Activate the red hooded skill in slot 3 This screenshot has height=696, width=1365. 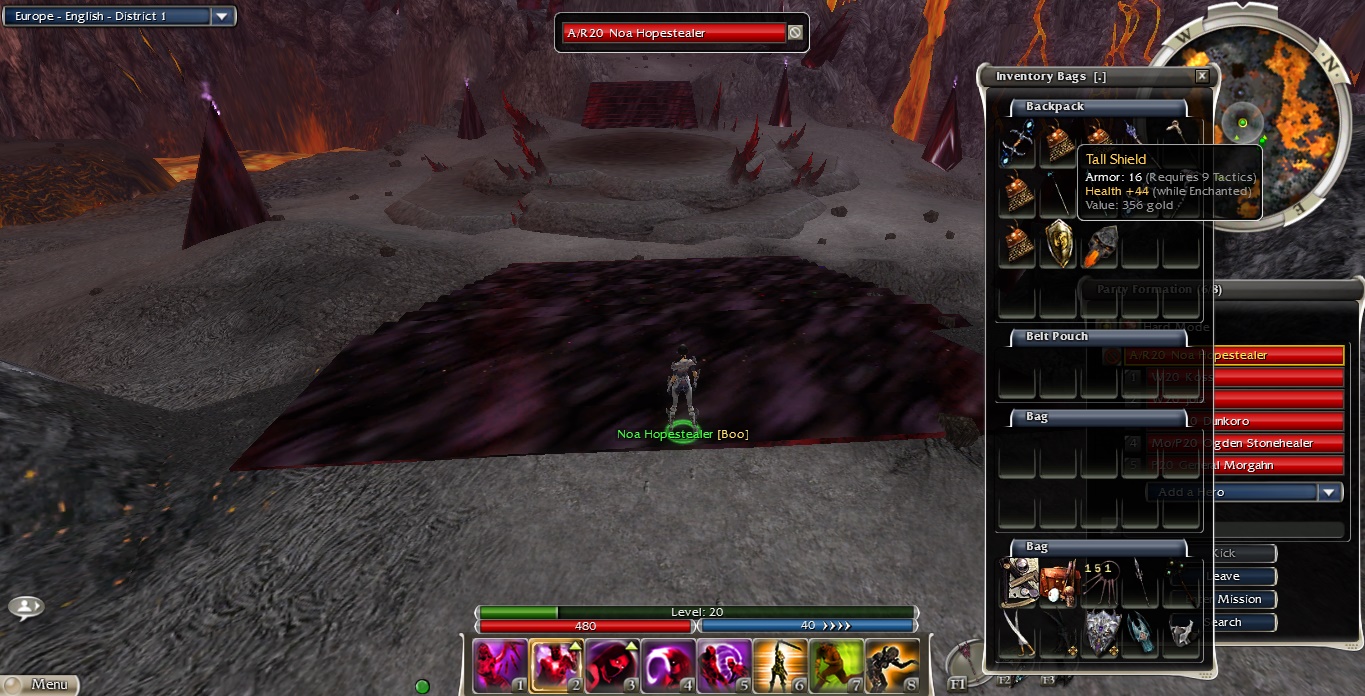tap(612, 666)
